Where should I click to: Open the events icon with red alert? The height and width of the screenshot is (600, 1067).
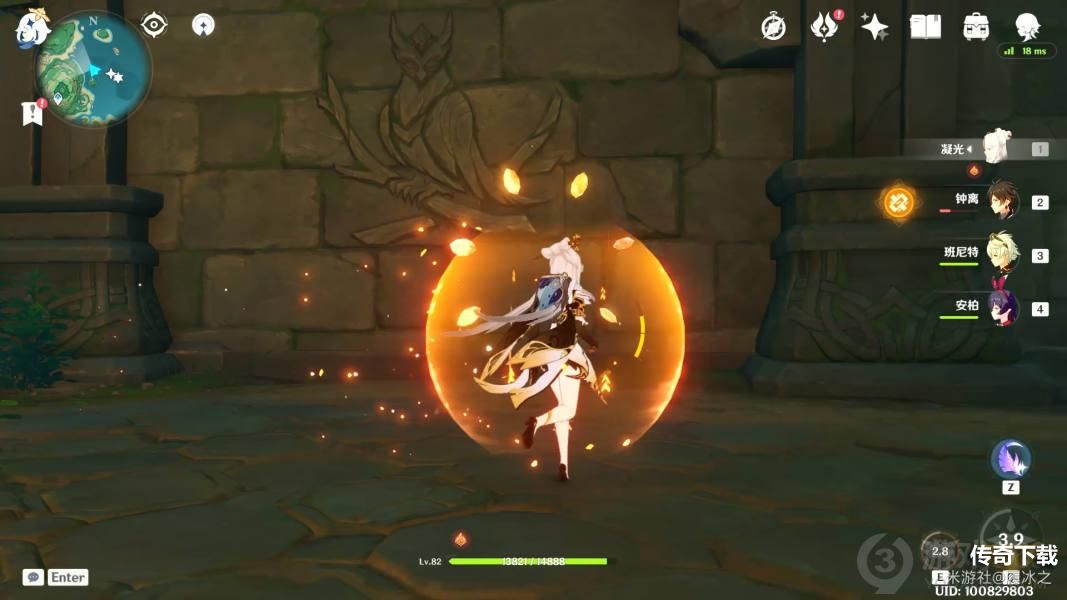824,27
